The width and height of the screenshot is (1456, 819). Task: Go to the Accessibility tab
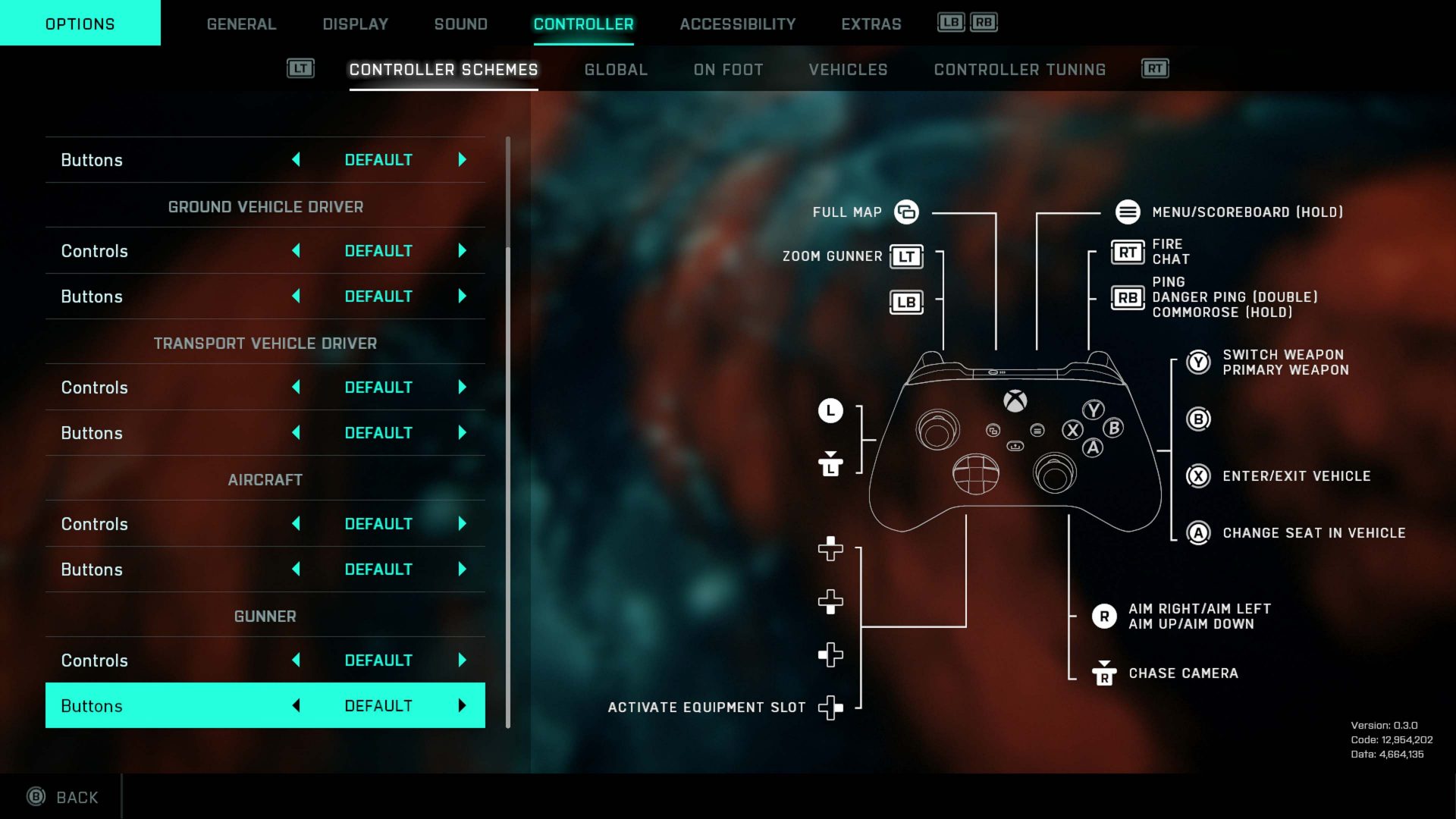click(x=737, y=24)
